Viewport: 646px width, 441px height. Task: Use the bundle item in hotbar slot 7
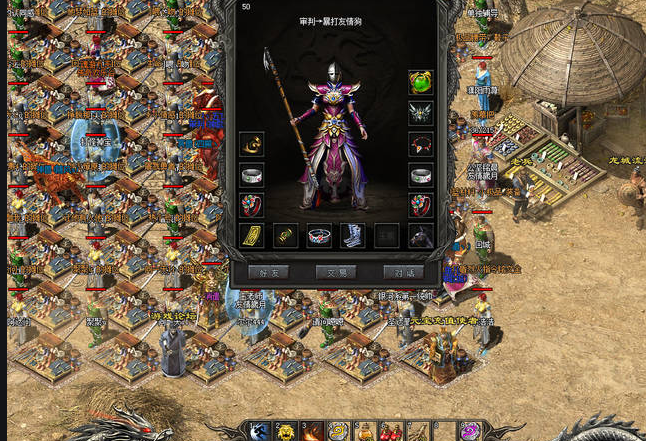pos(417,432)
